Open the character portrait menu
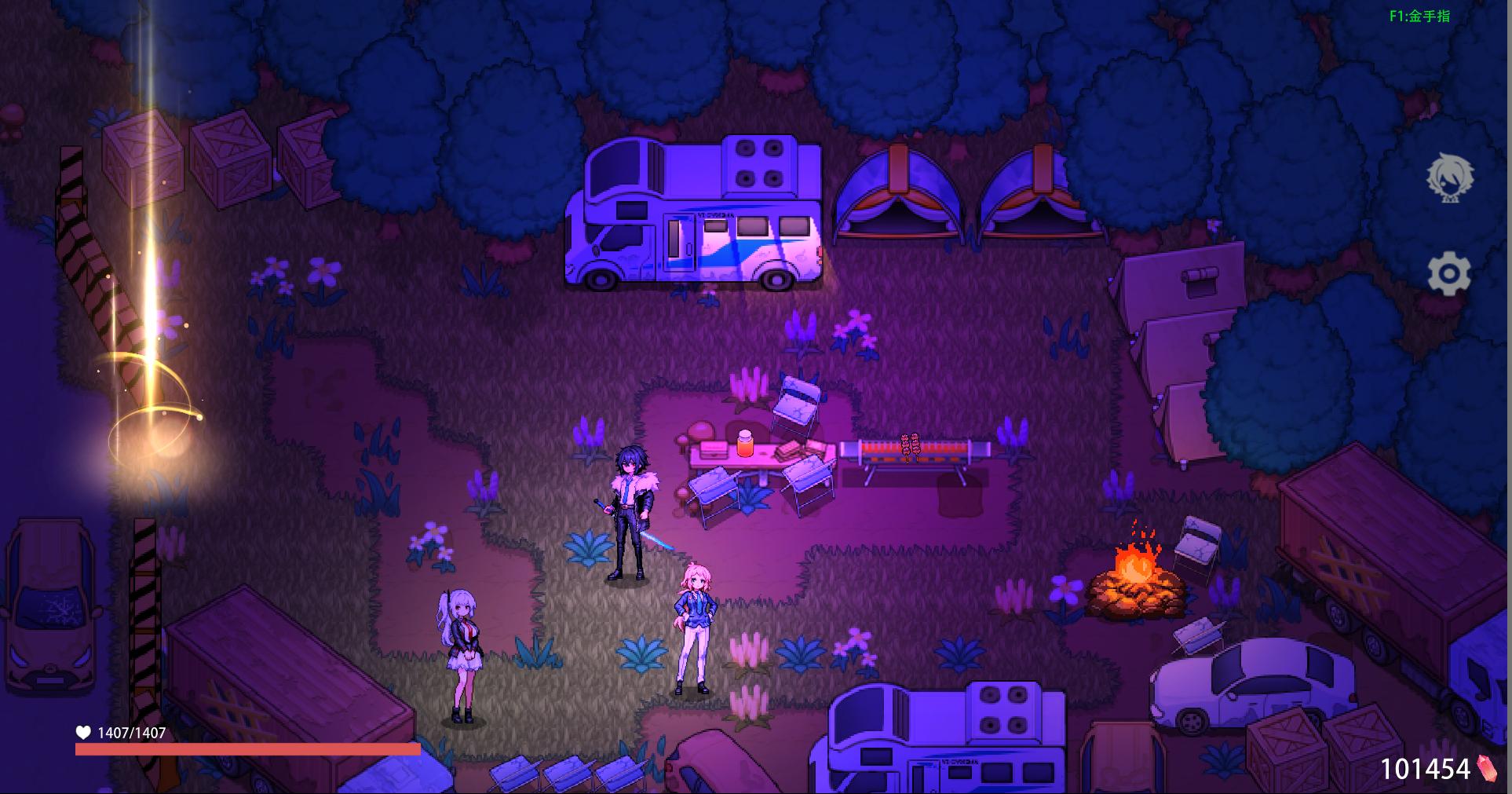Viewport: 1512px width, 794px height. tap(1449, 178)
